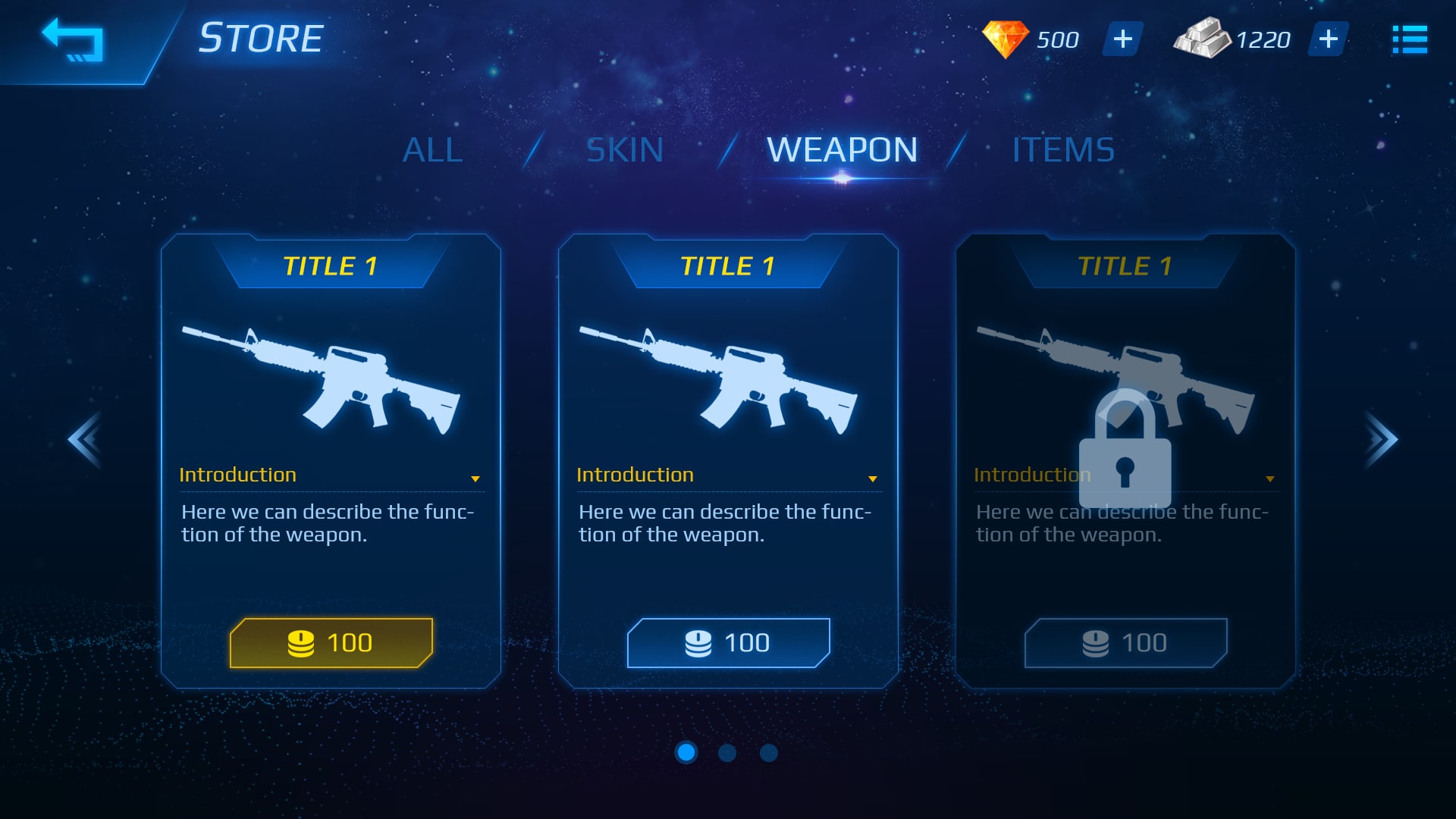The image size is (1456, 819).
Task: Buy weapon with the yellow 100 button
Action: [x=331, y=643]
